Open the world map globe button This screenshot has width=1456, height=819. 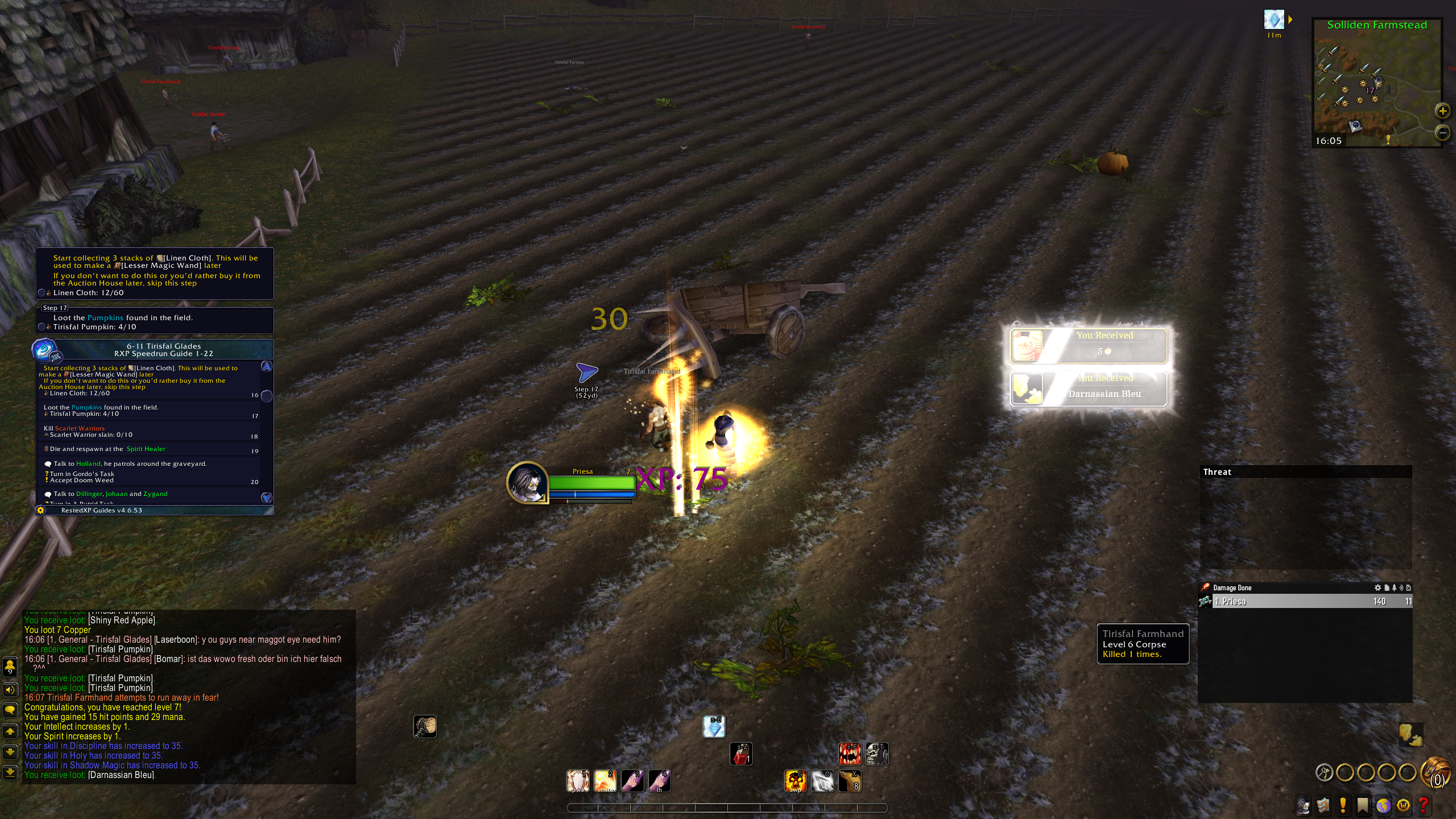1383,805
